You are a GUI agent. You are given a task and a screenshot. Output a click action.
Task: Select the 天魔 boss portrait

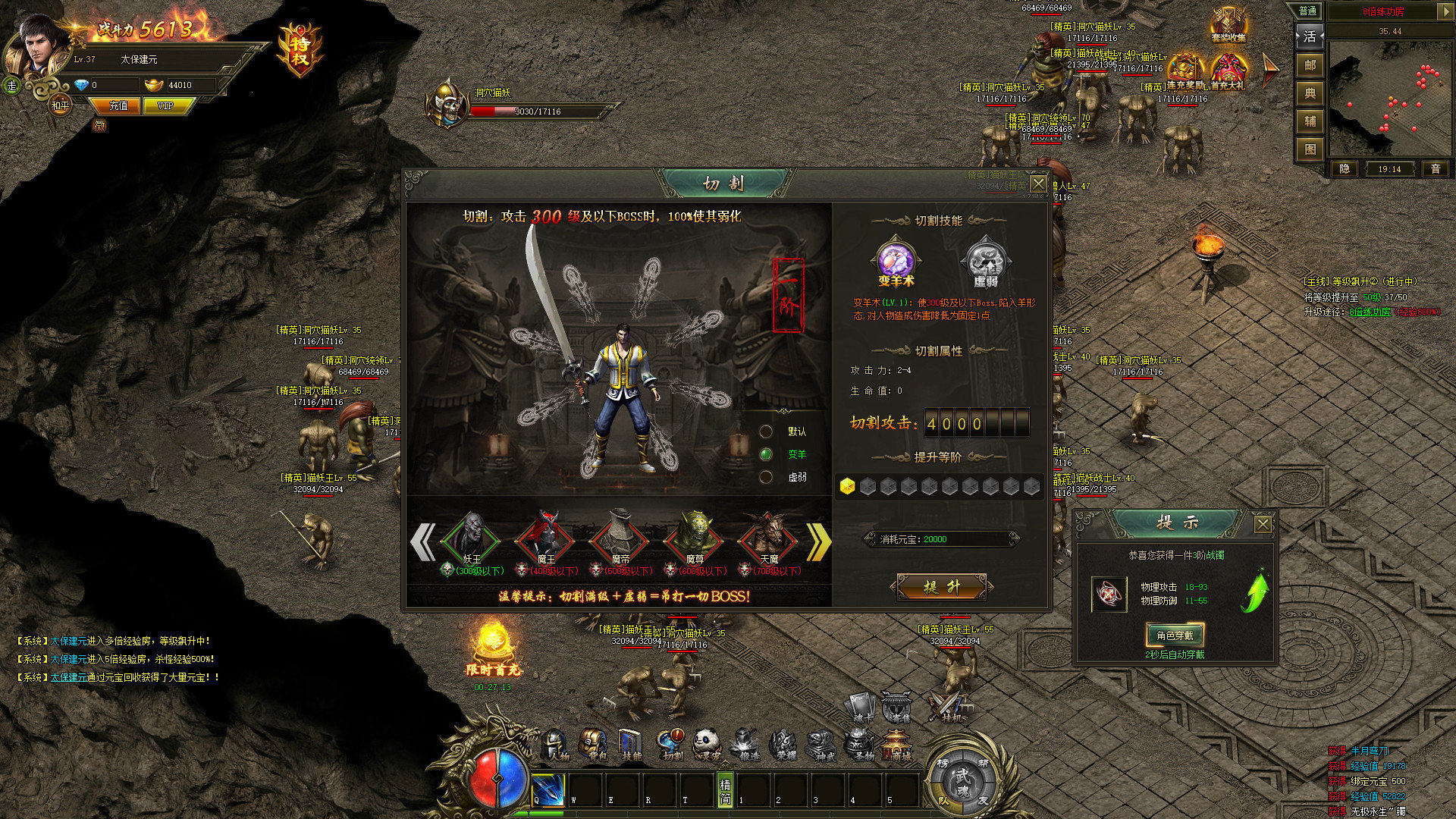pyautogui.click(x=767, y=538)
